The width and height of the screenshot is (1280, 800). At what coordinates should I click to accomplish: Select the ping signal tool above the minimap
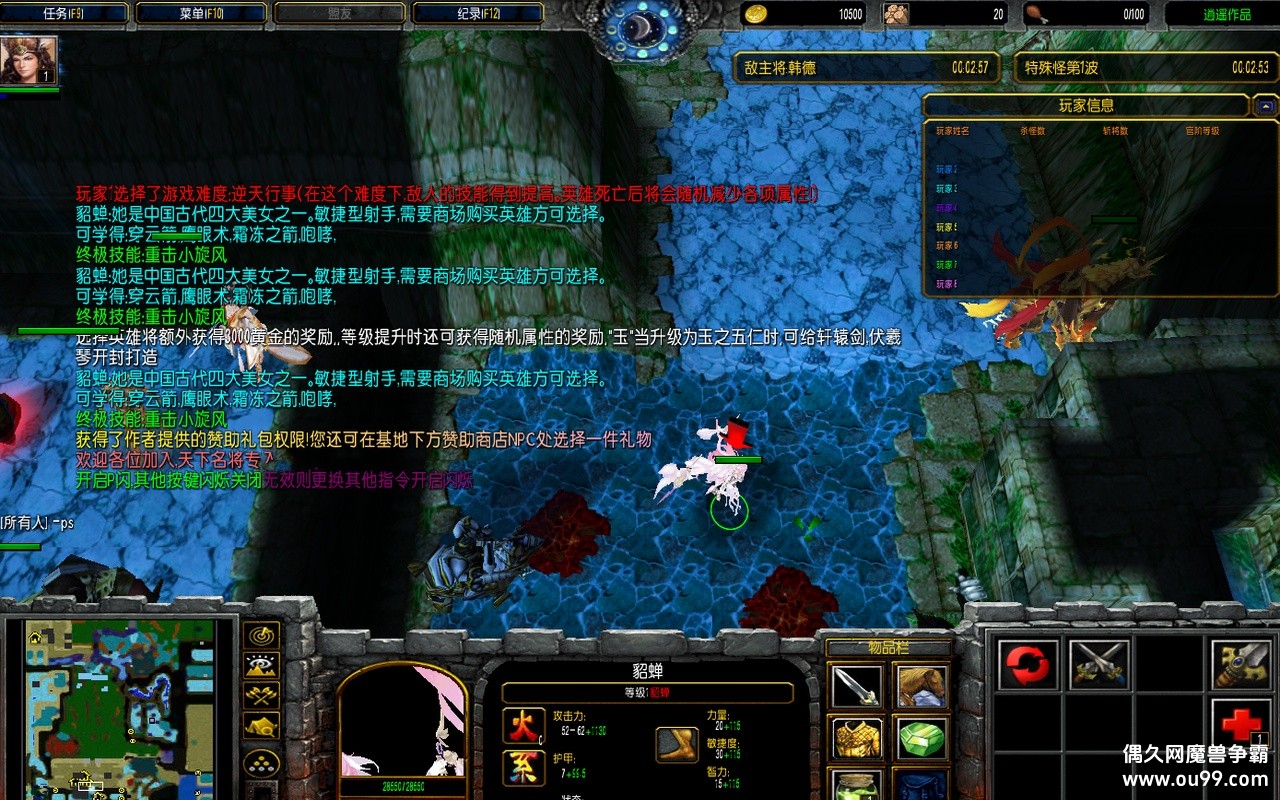pyautogui.click(x=259, y=633)
